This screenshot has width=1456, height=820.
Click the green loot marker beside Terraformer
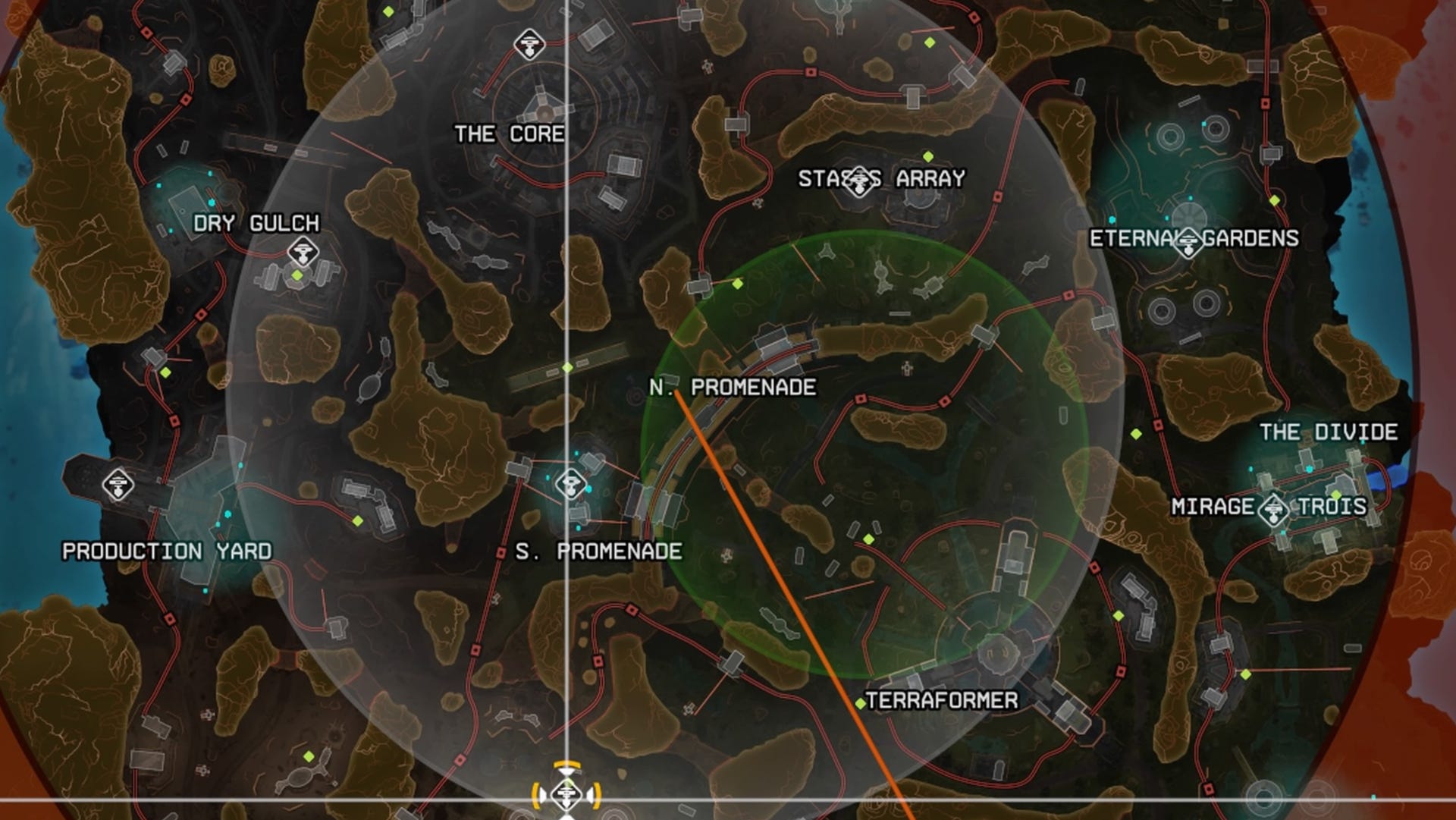click(861, 703)
